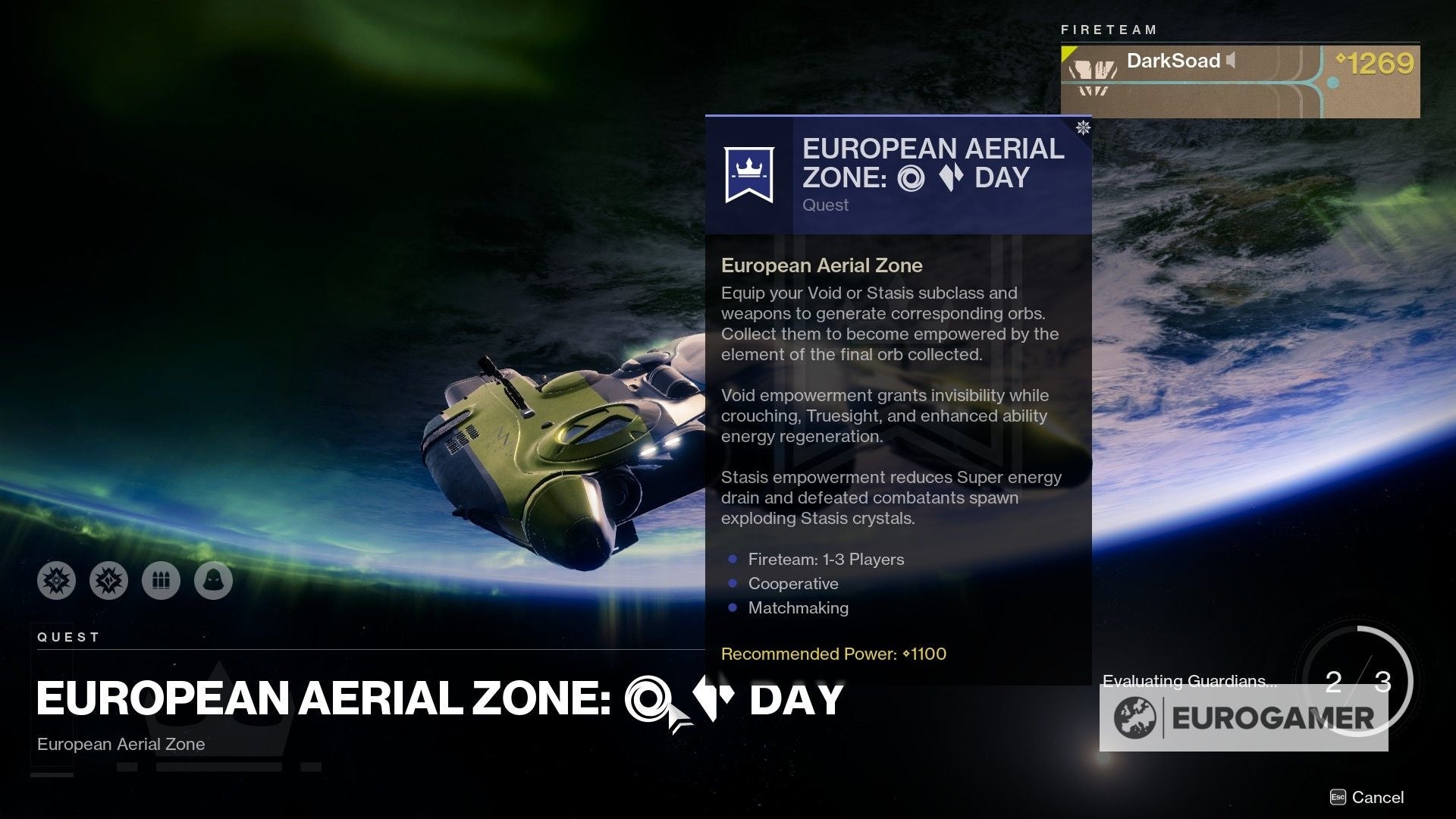
Task: Click the hooded Shadow modifier icon
Action: tap(214, 580)
